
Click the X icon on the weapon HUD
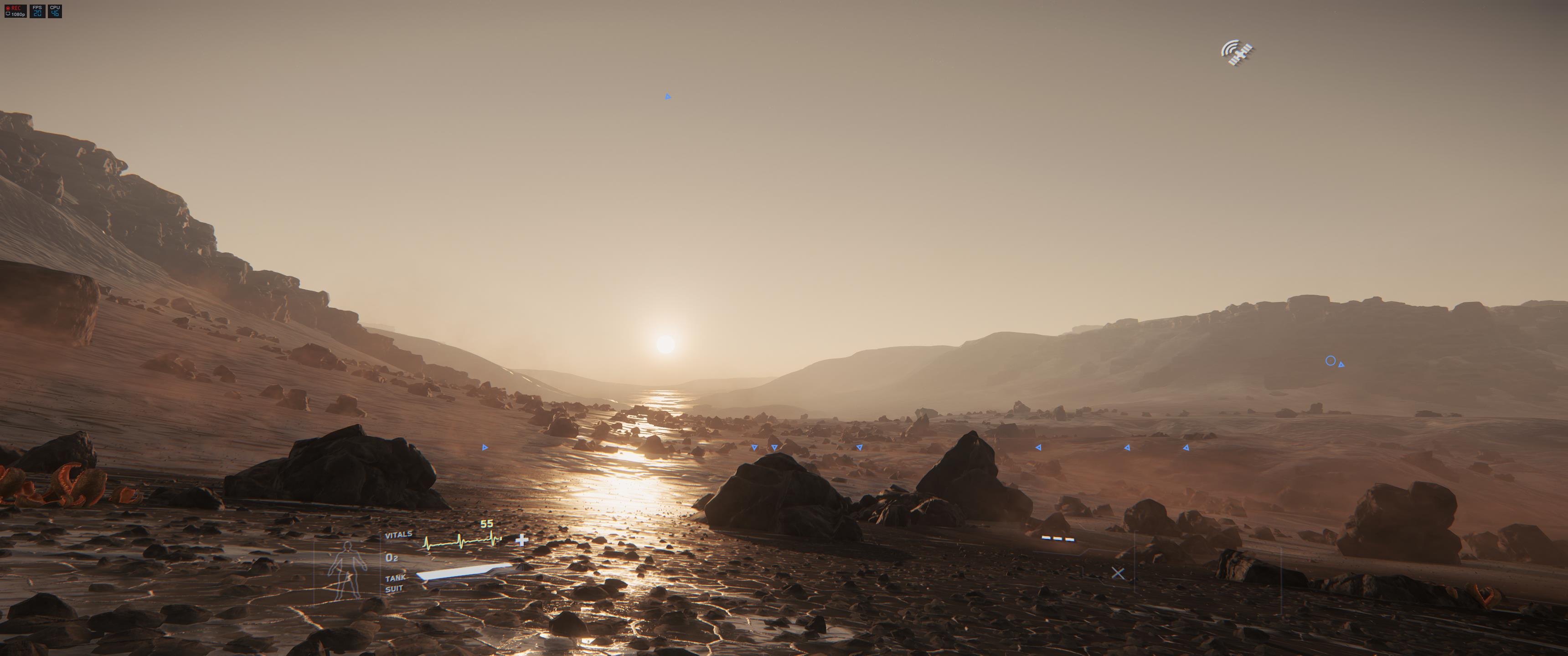(1118, 573)
